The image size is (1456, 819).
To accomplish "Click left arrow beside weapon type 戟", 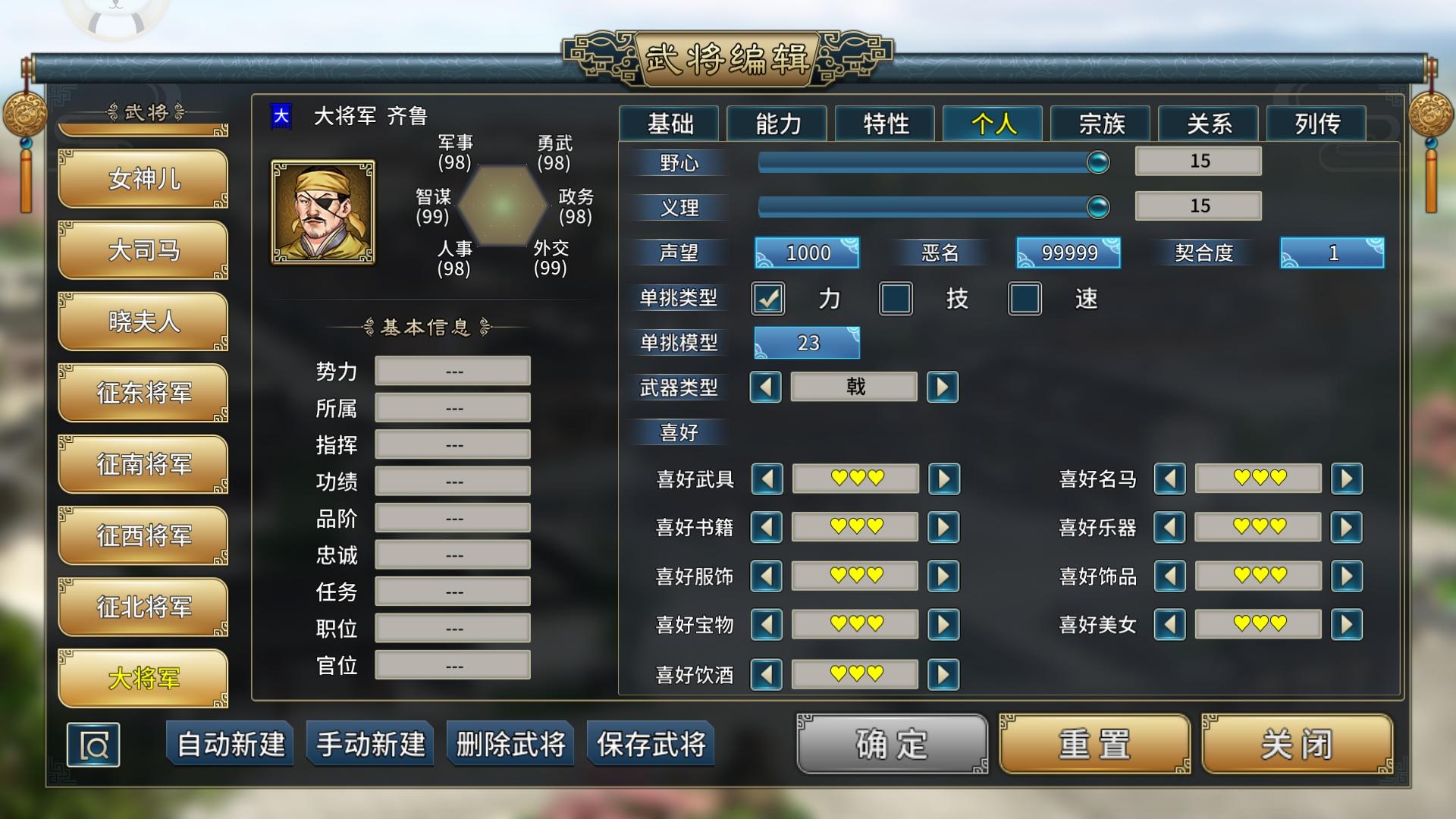I will coord(766,387).
